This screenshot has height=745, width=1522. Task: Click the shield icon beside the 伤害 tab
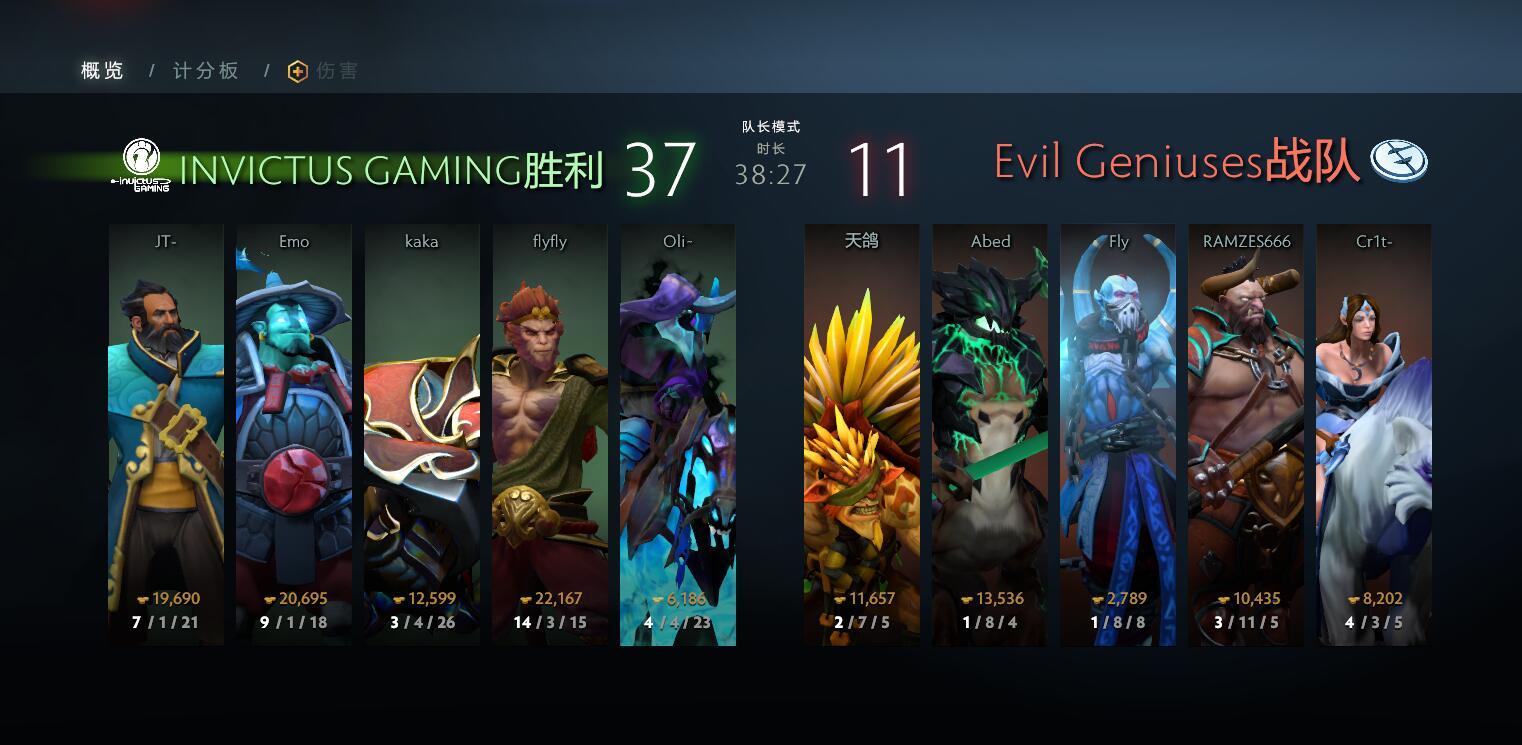point(296,70)
